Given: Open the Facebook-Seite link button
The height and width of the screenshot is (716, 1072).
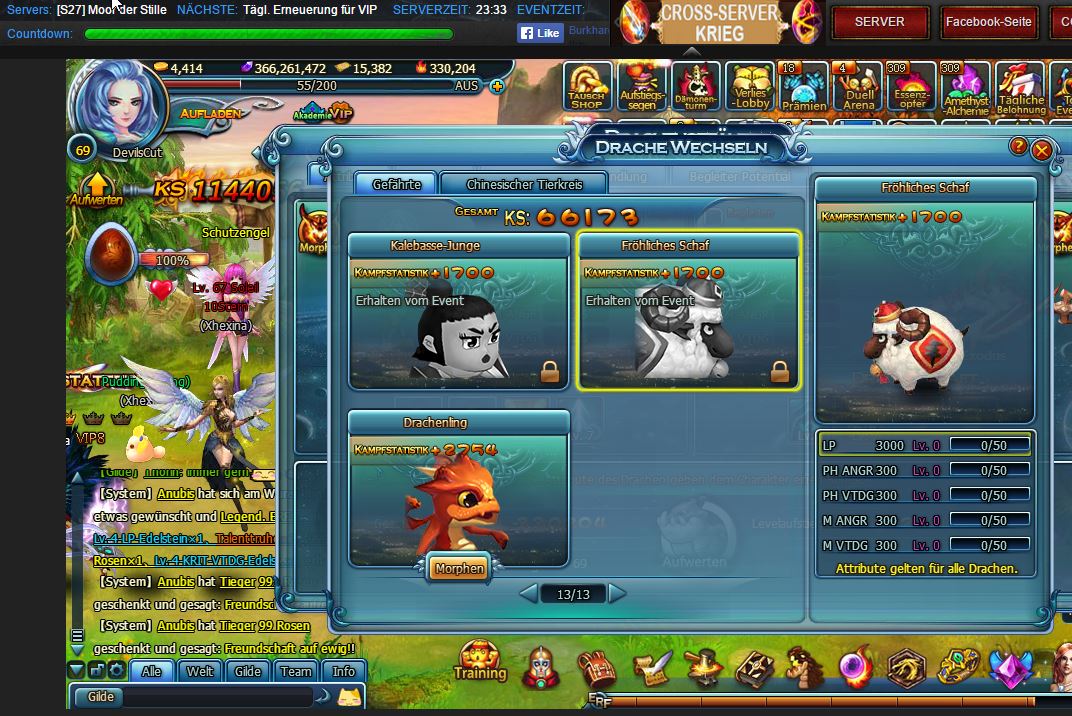Looking at the screenshot, I should [988, 21].
